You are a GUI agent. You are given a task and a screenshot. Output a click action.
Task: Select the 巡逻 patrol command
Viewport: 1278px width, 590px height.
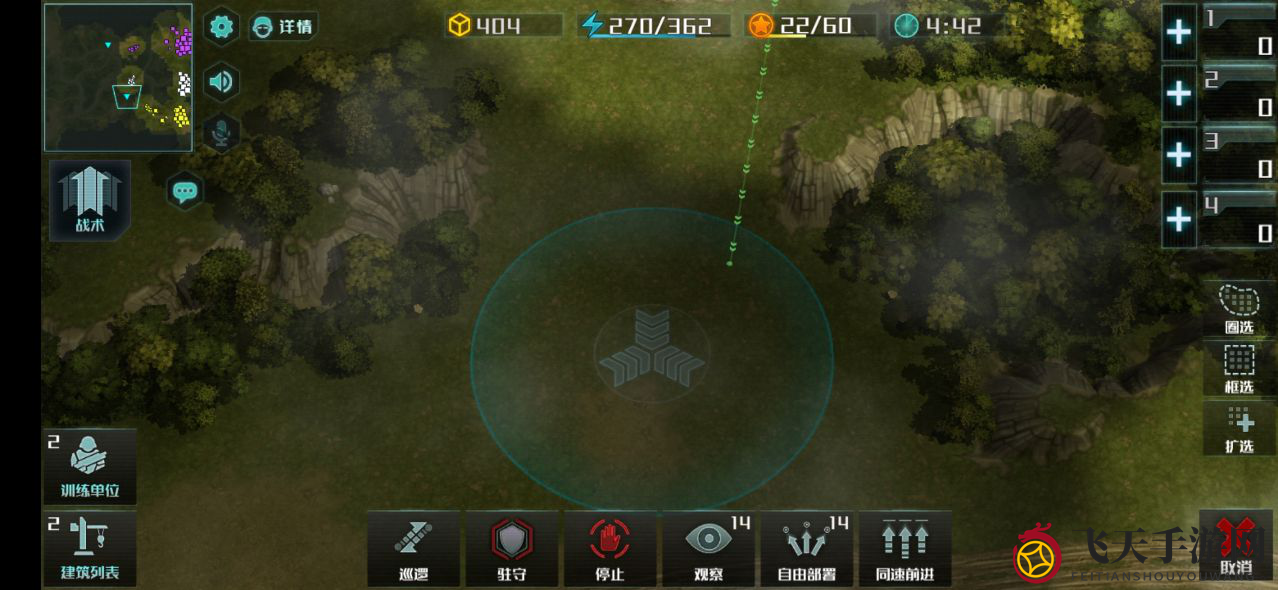click(x=413, y=548)
